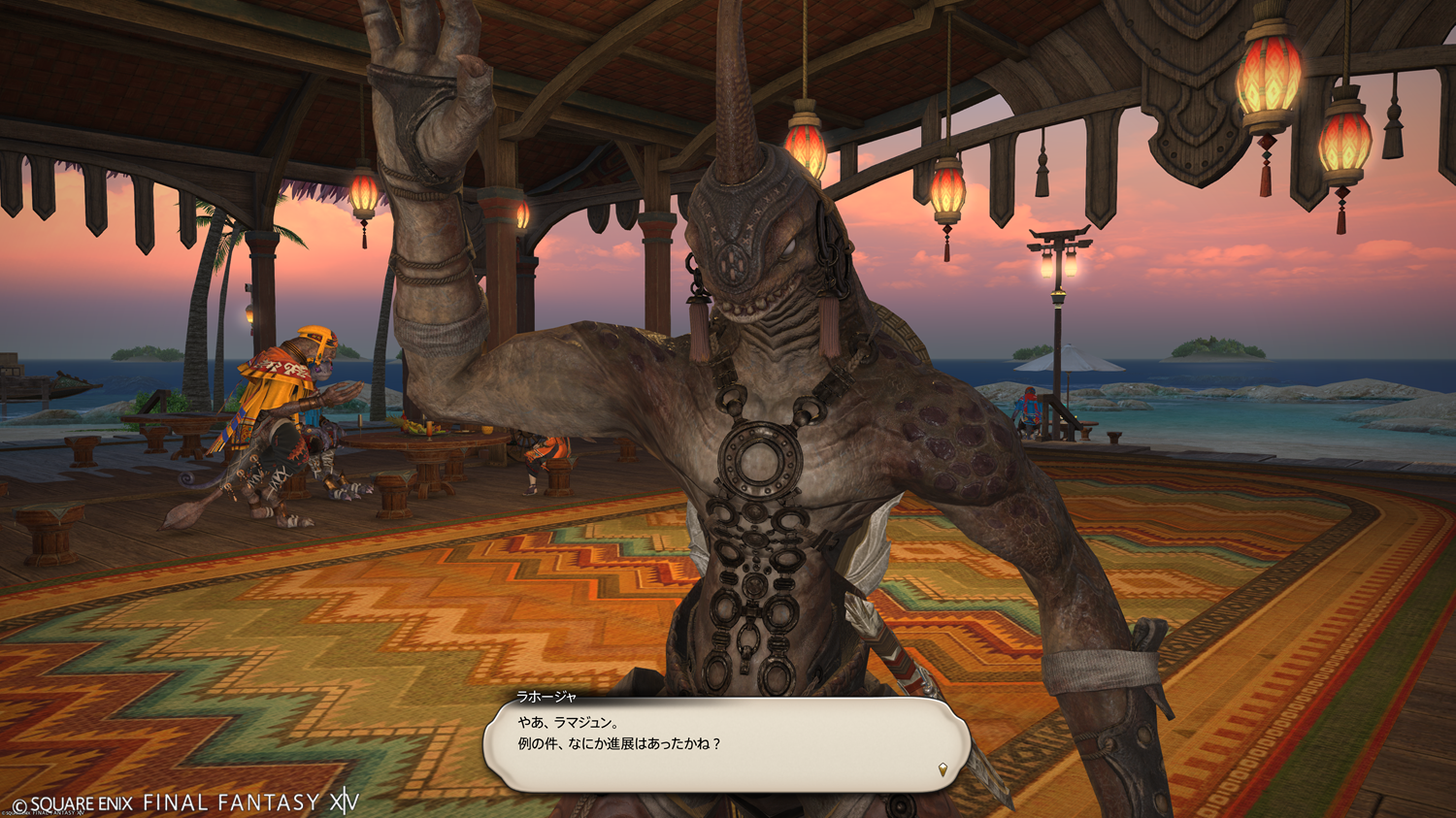Image resolution: width=1456 pixels, height=818 pixels.
Task: Advance the dialogue by clicking the speech box
Action: click(x=726, y=744)
